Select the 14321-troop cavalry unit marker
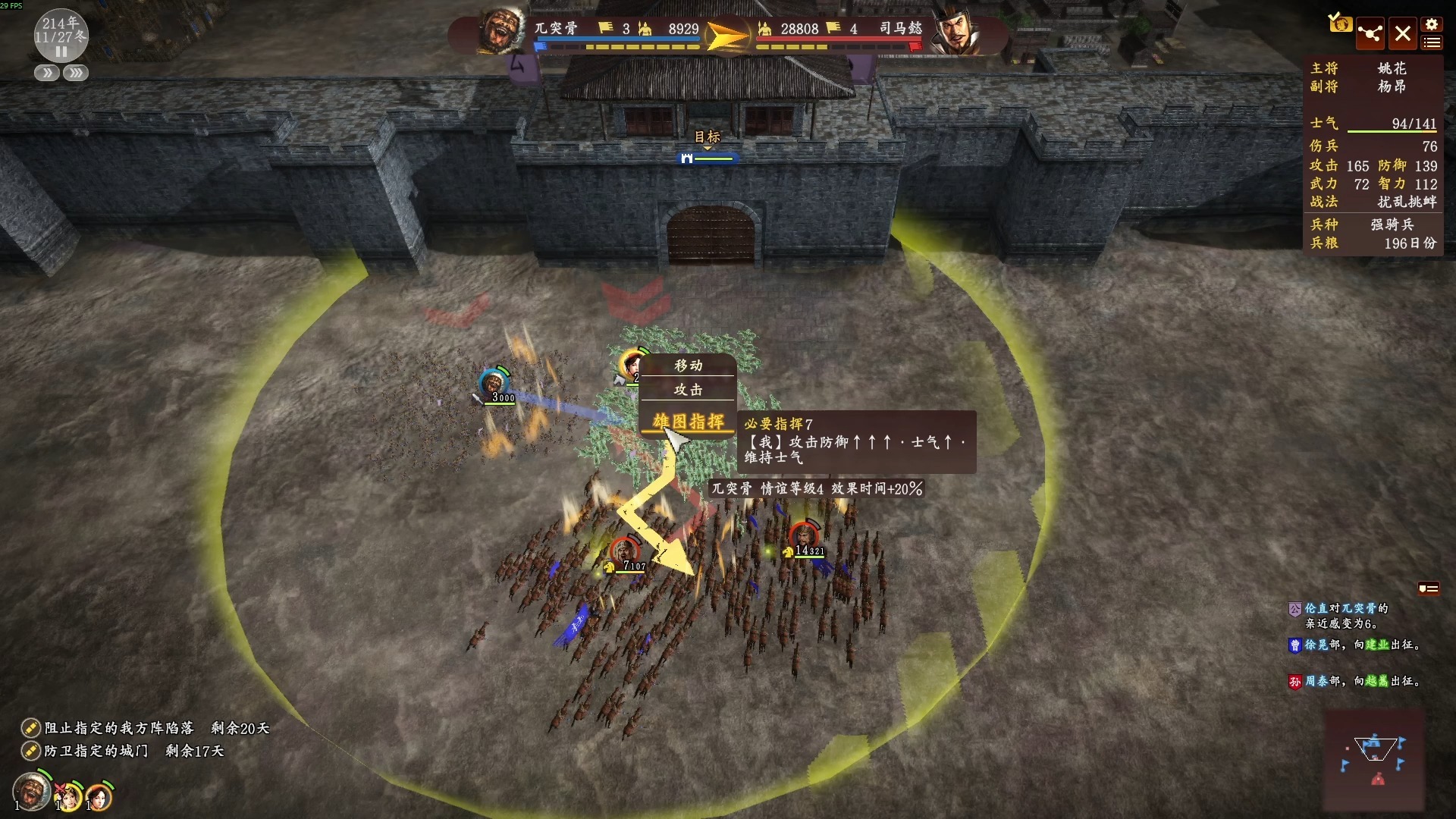1456x819 pixels. (x=804, y=537)
